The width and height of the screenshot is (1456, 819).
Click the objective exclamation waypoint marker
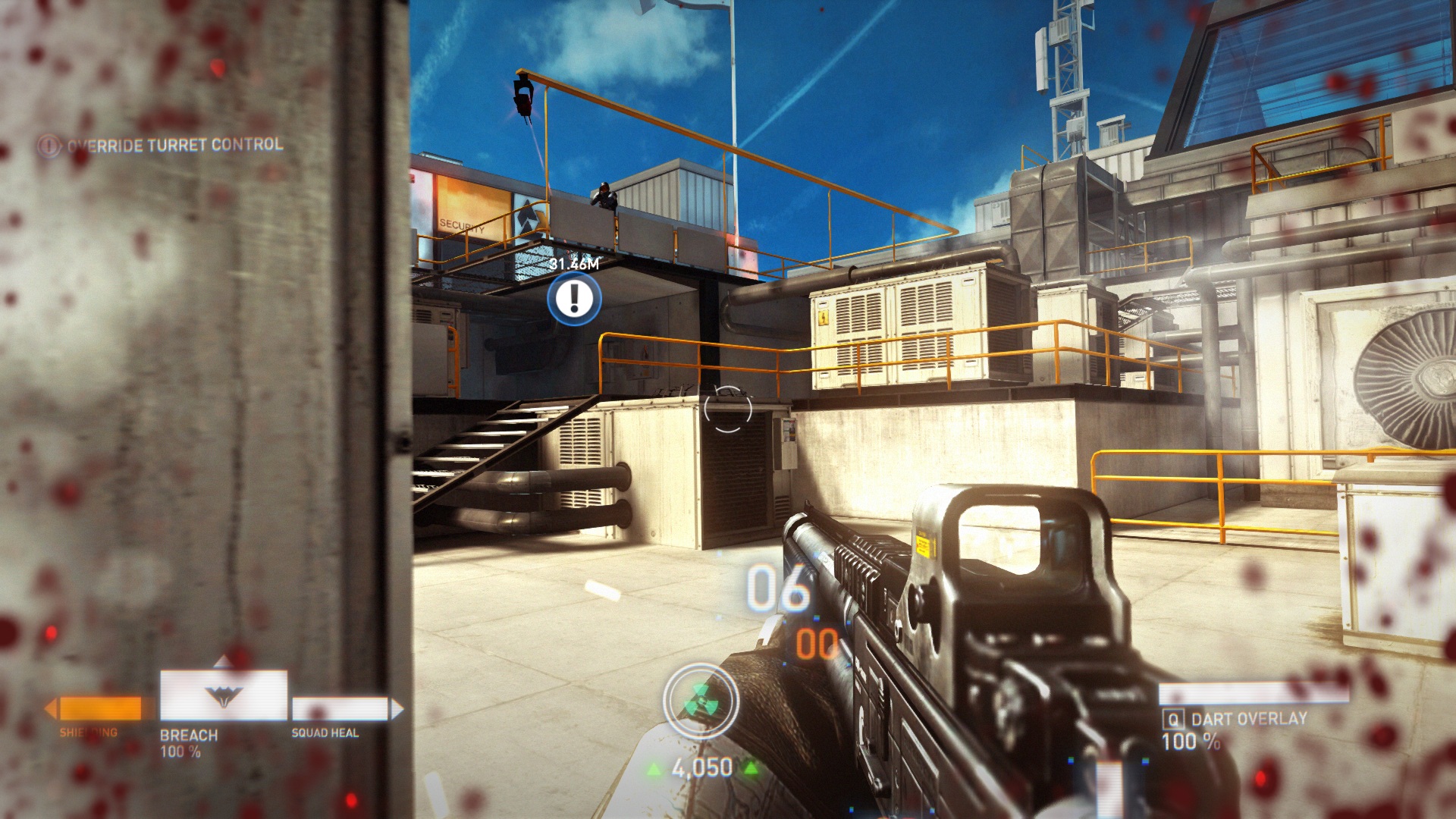point(574,299)
